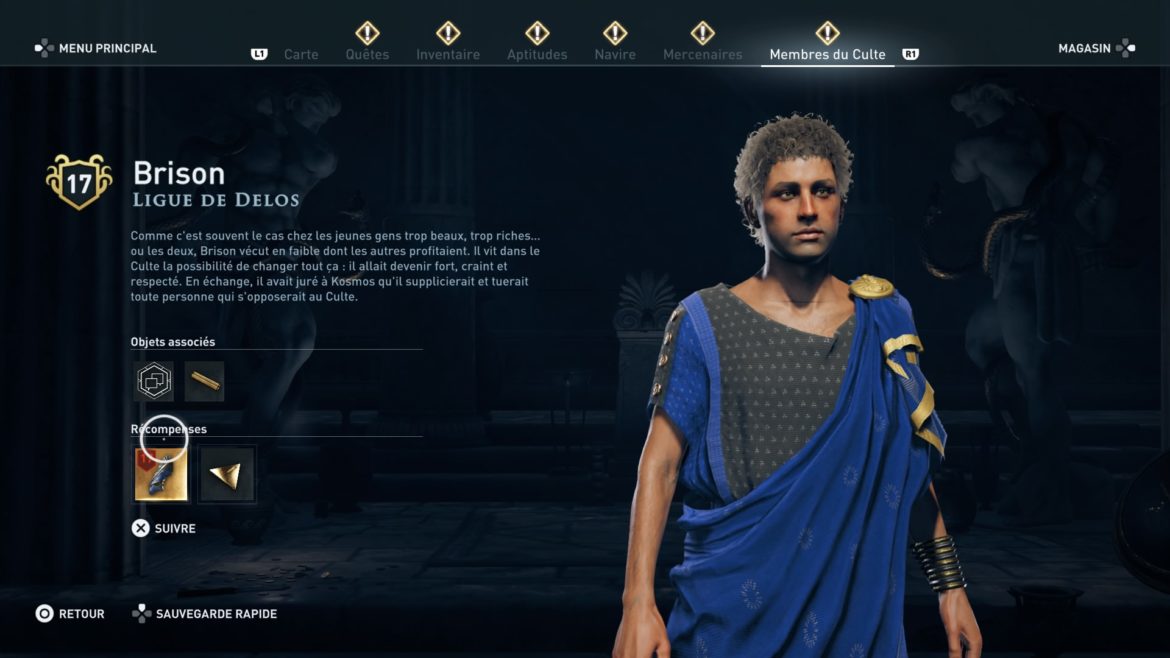This screenshot has height=658, width=1170.
Task: Select the golden bar associated item
Action: point(205,381)
